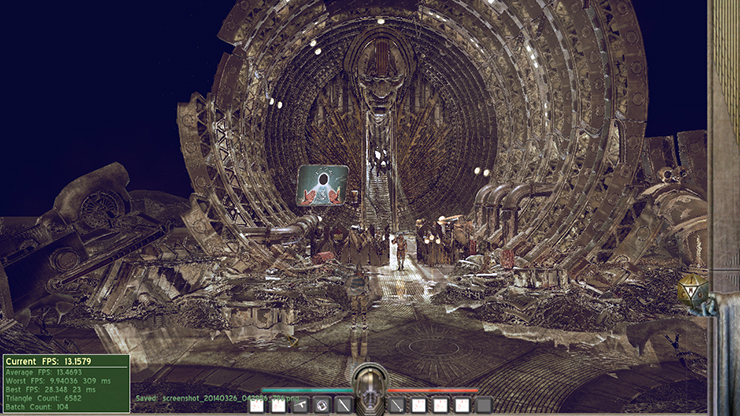Choose the diagonal blade hotbar slot
The height and width of the screenshot is (416, 740).
[344, 405]
